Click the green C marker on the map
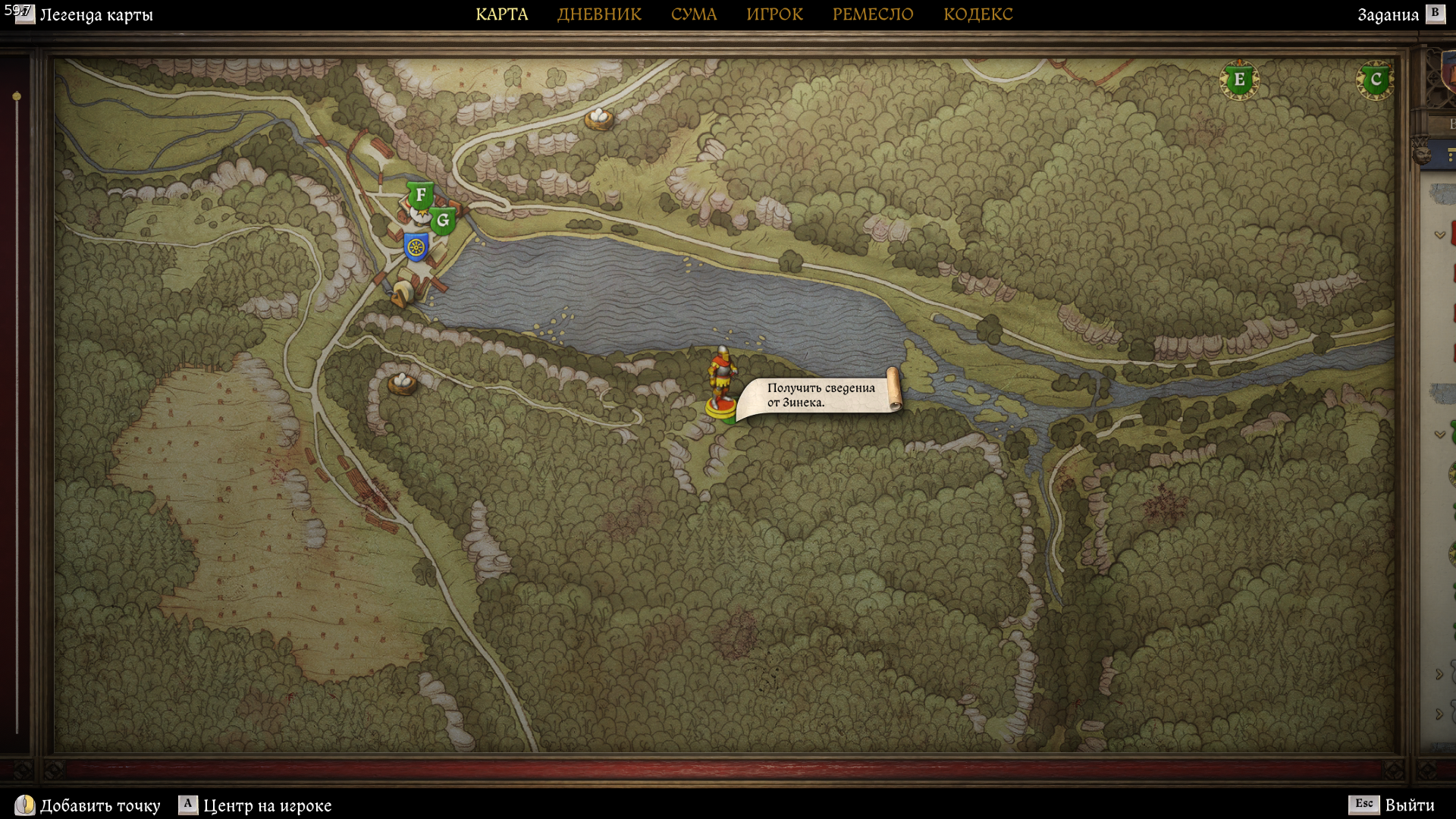Image resolution: width=1456 pixels, height=819 pixels. (1375, 80)
